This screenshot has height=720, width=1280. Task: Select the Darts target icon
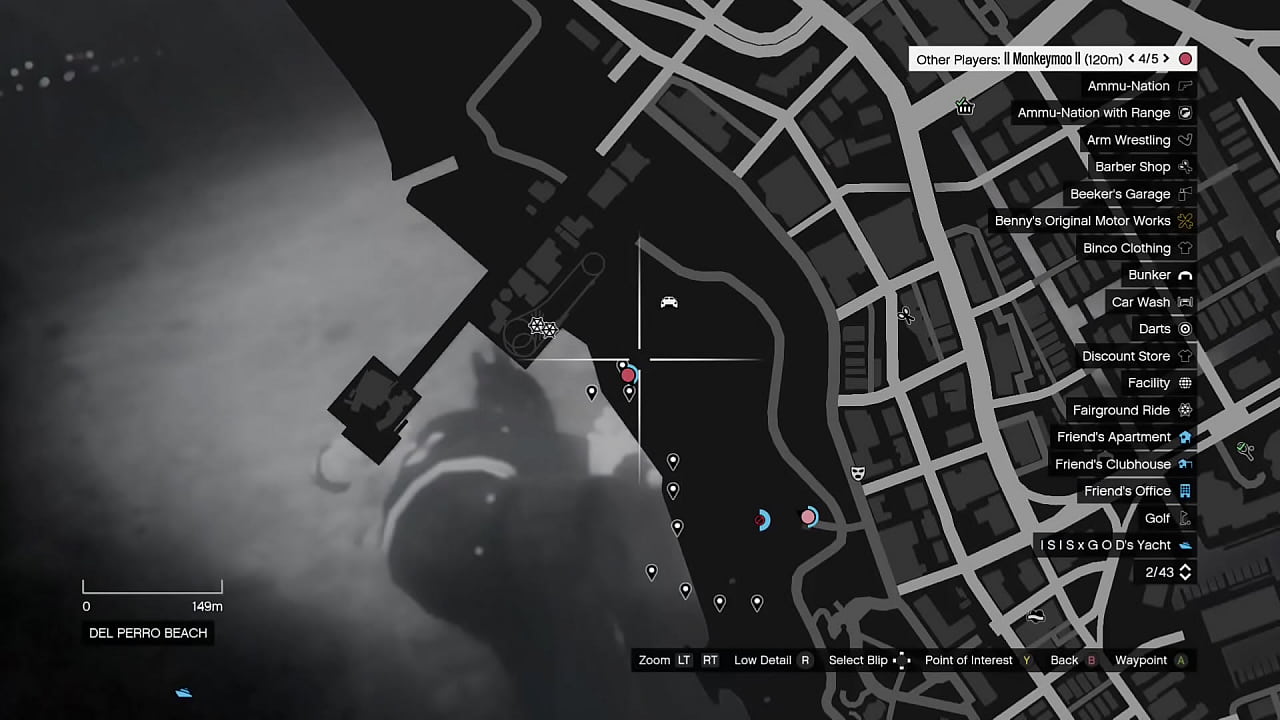1185,329
